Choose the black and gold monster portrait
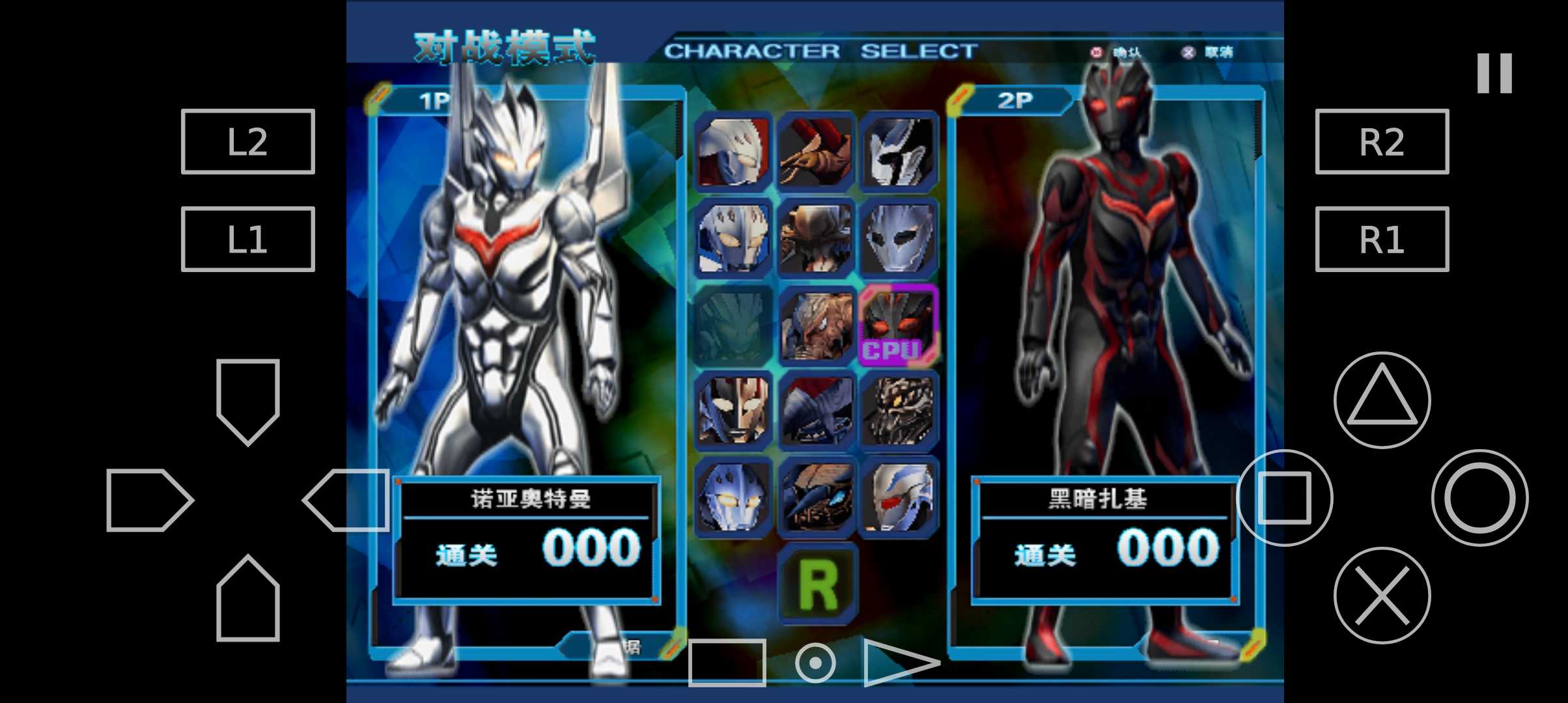The width and height of the screenshot is (1568, 703). click(899, 411)
